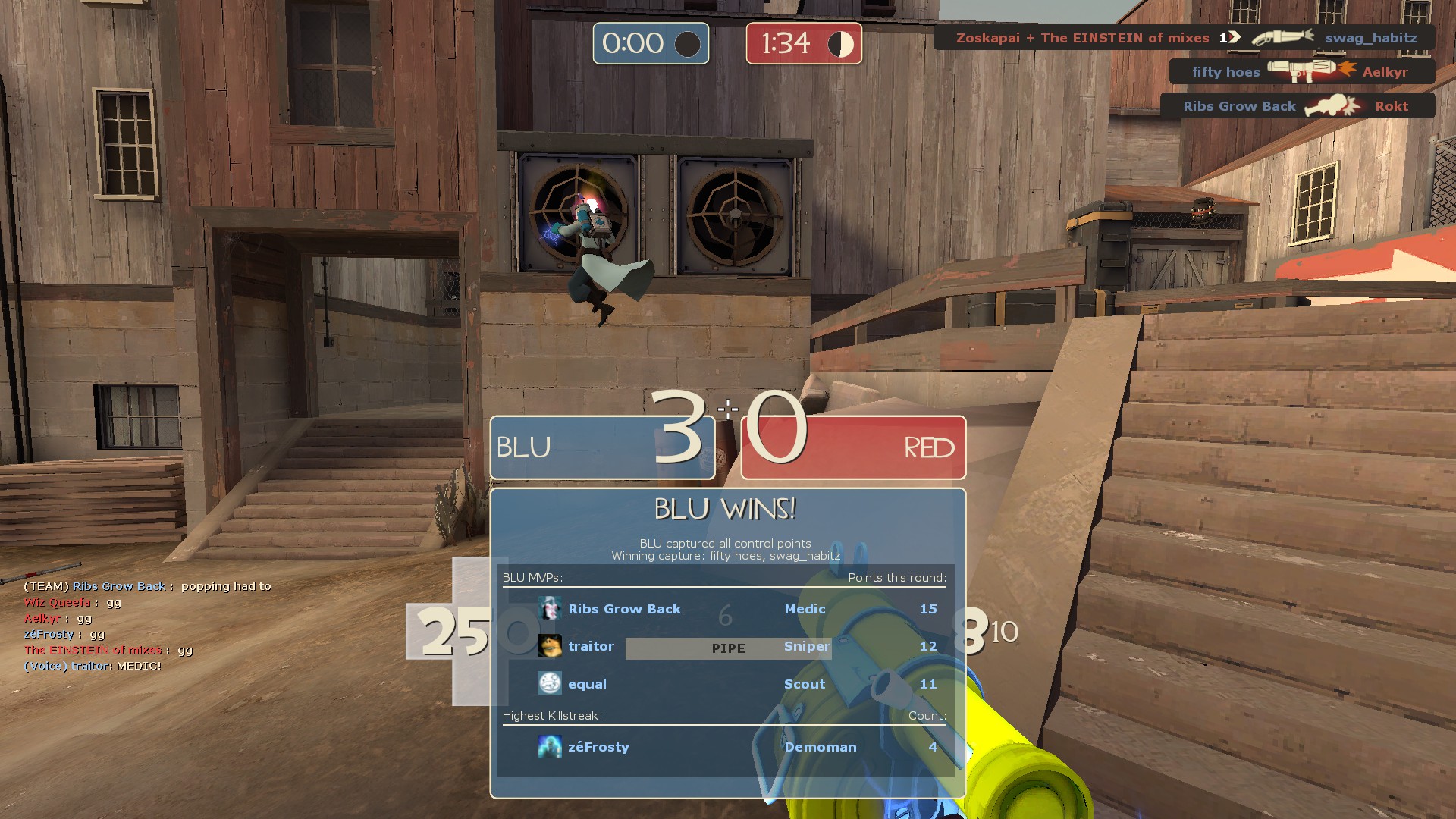Image resolution: width=1456 pixels, height=819 pixels.
Task: Select the kill feed entry for swag_habitz
Action: coord(1185,38)
